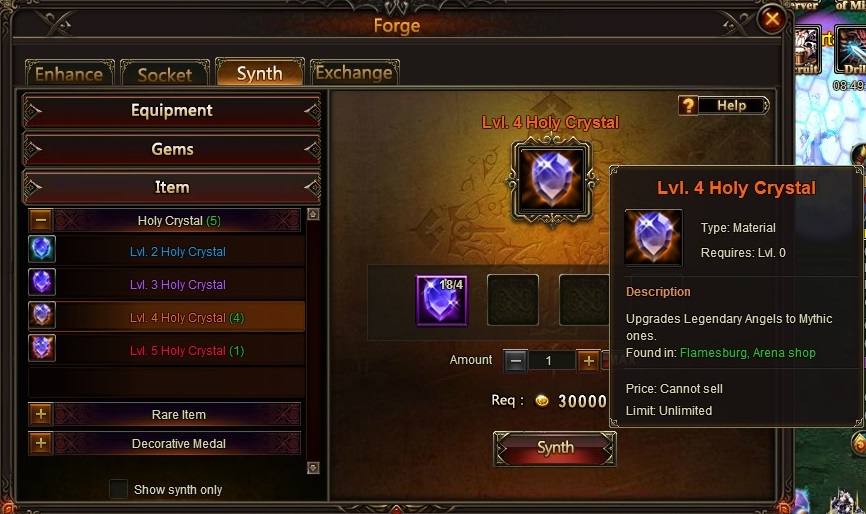This screenshot has height=514, width=866.
Task: Switch to the Enhance tab
Action: click(69, 74)
